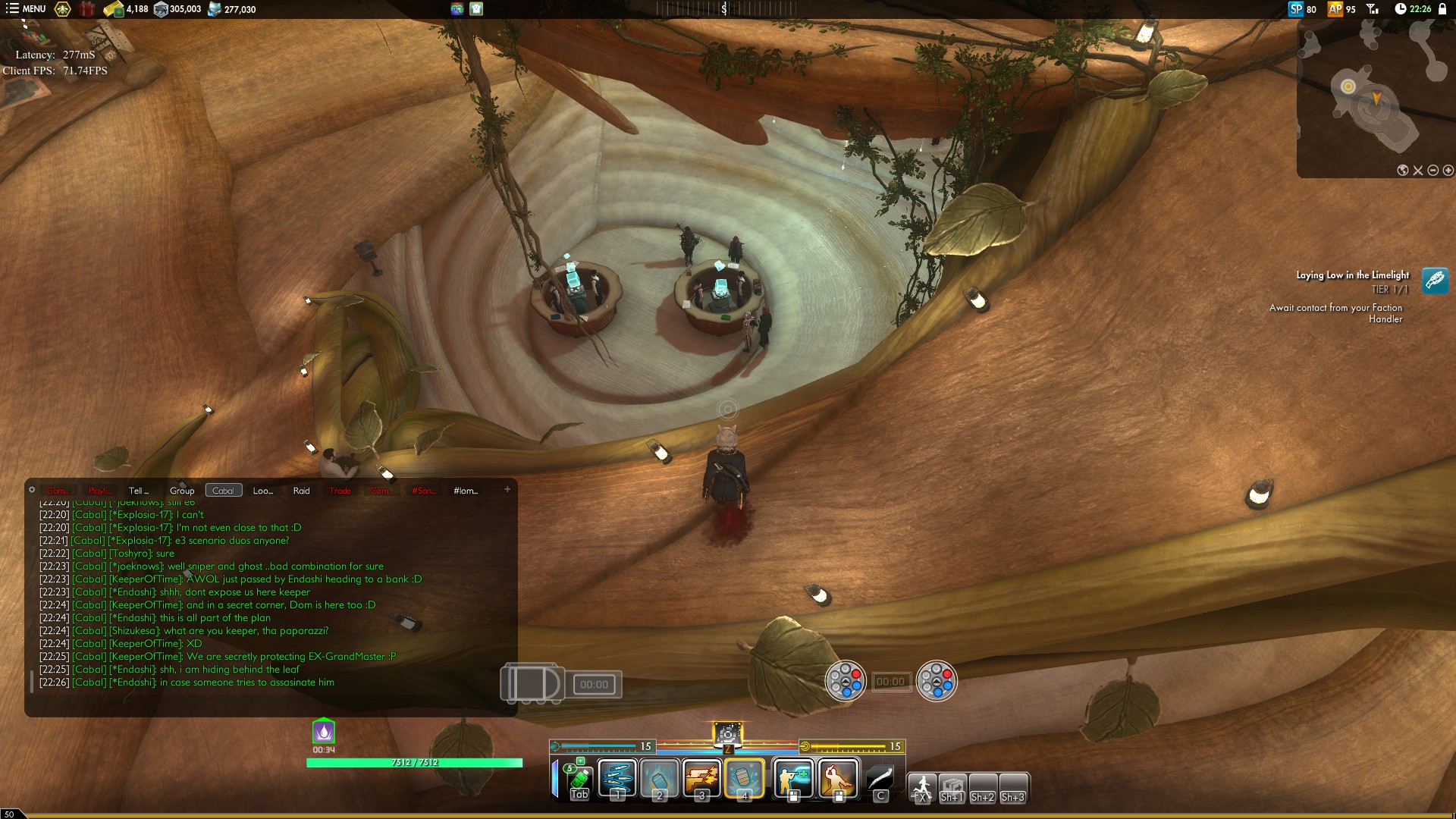
Task: Add a new chat tab with plus
Action: click(x=507, y=489)
